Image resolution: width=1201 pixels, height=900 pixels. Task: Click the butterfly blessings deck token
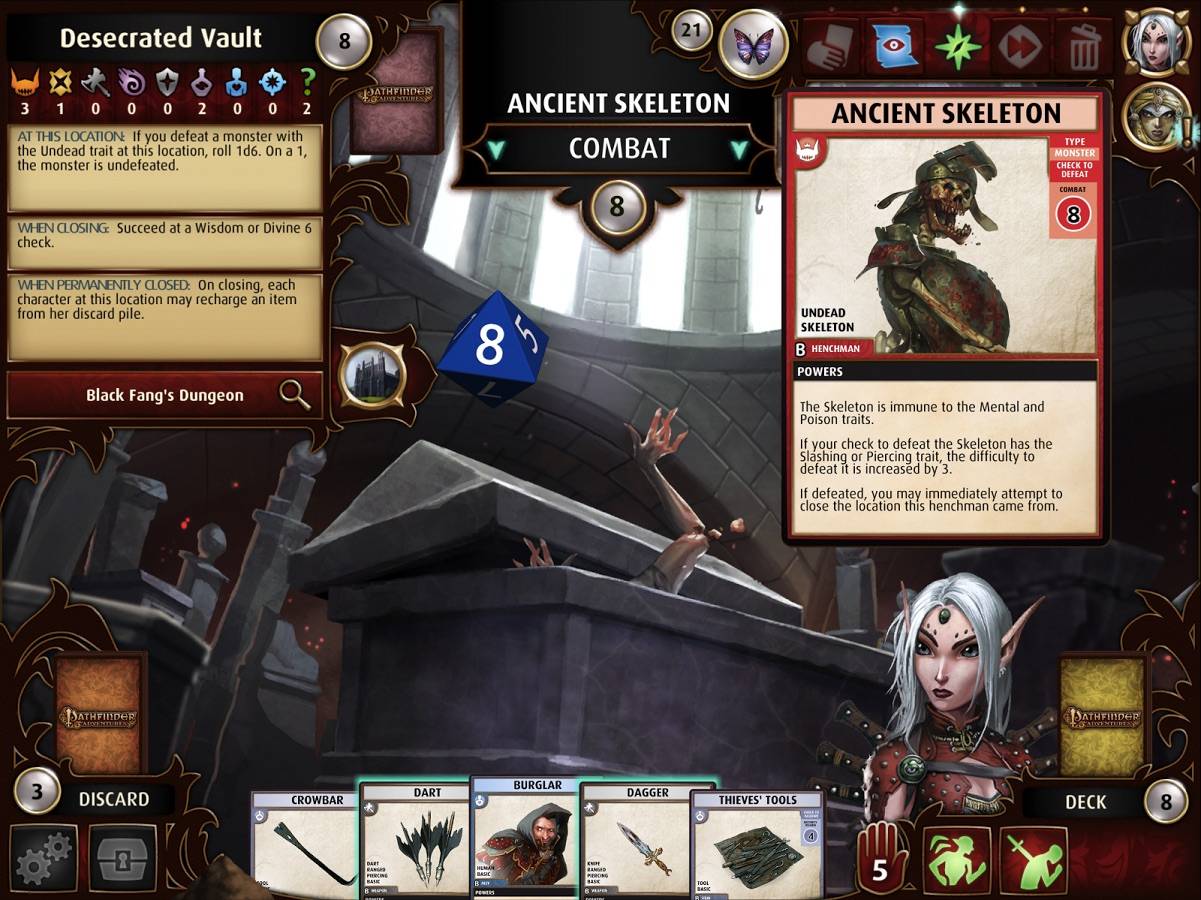pos(753,45)
